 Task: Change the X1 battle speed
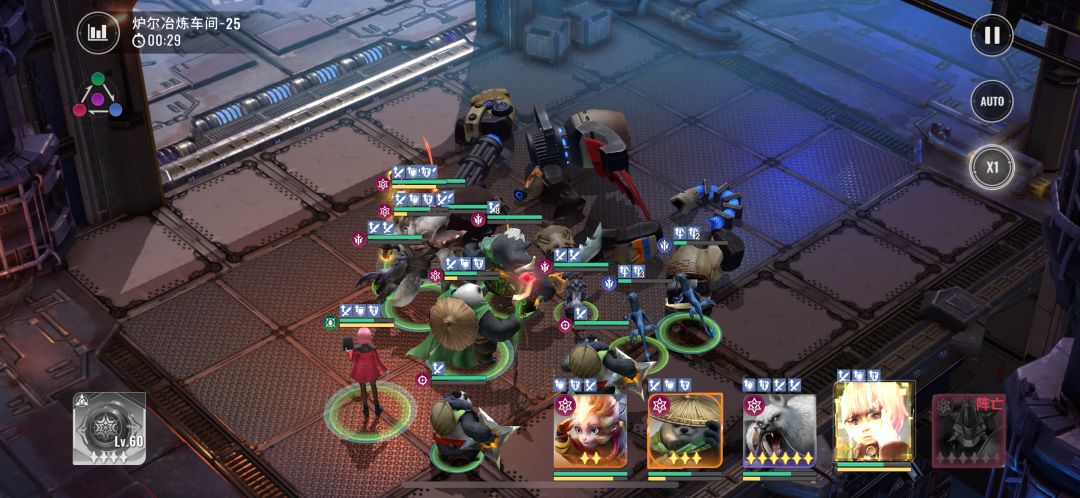pyautogui.click(x=991, y=167)
